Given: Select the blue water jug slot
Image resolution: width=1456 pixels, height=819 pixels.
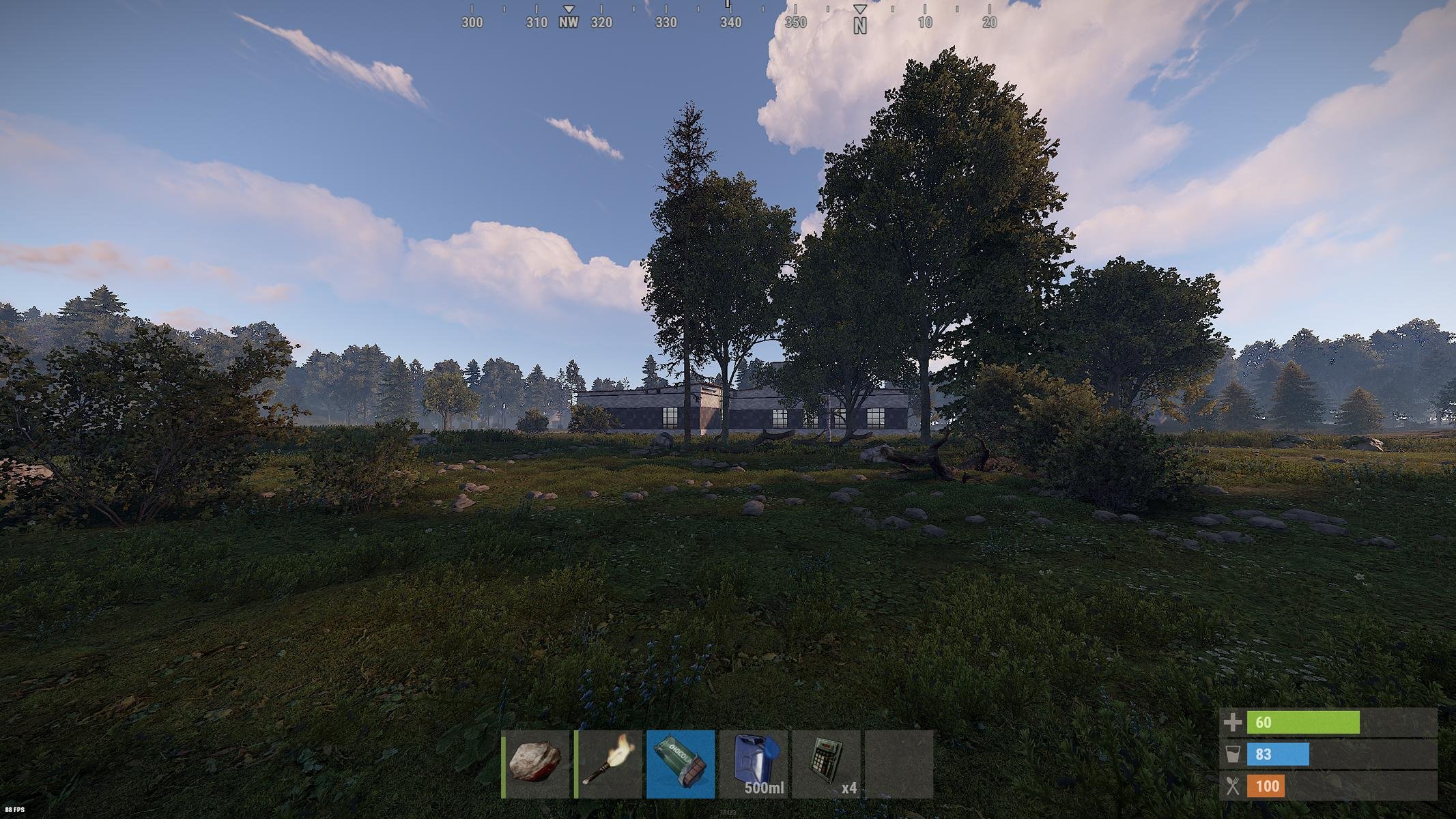Looking at the screenshot, I should point(754,764).
